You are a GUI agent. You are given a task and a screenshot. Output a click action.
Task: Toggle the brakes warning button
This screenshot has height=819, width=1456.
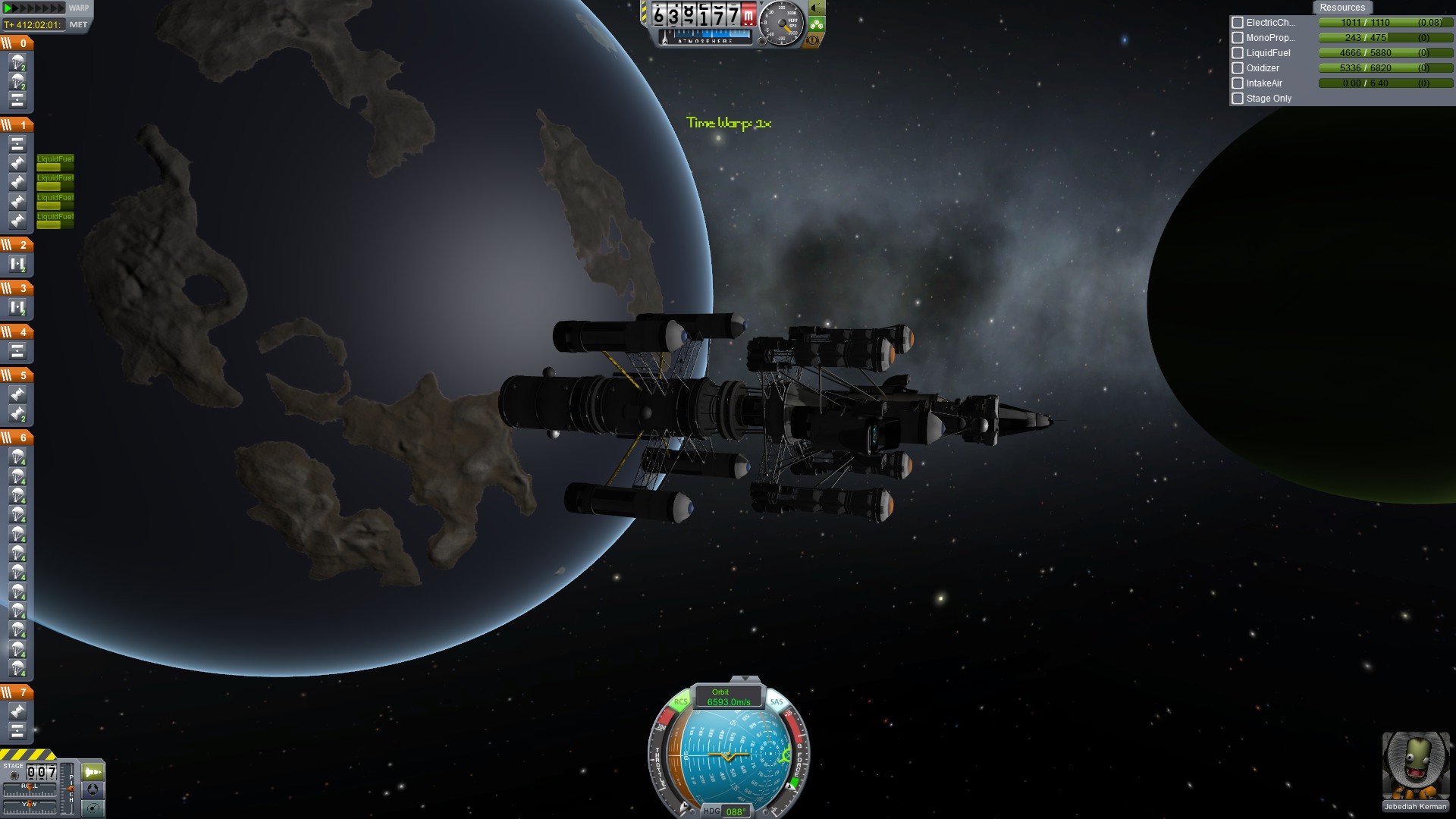coord(814,40)
